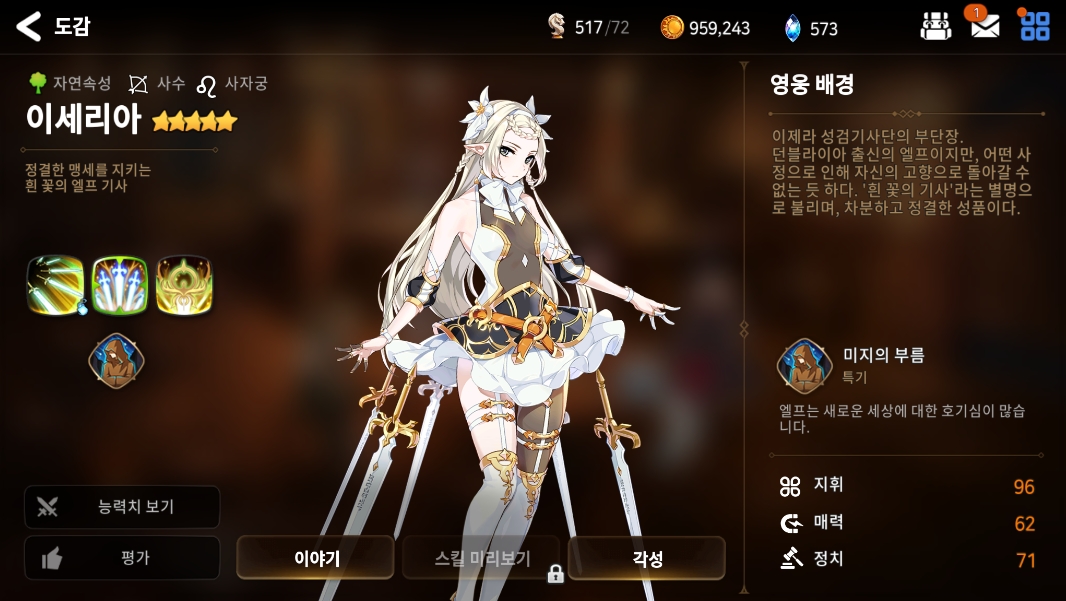
Task: Open the blue grid main menu
Action: [x=1035, y=26]
